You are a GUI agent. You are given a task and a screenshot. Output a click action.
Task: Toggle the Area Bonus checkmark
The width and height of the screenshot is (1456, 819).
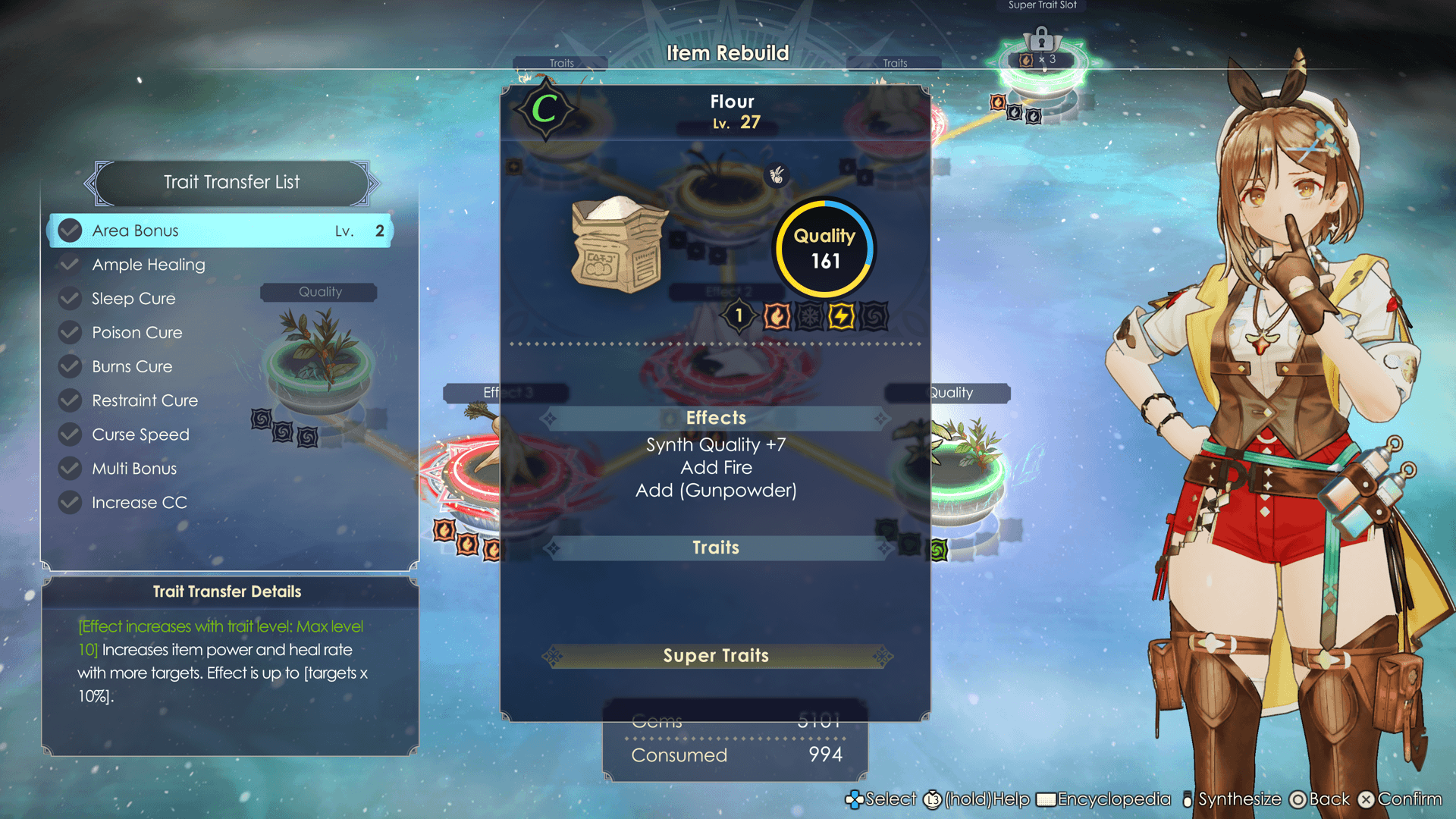(x=70, y=231)
